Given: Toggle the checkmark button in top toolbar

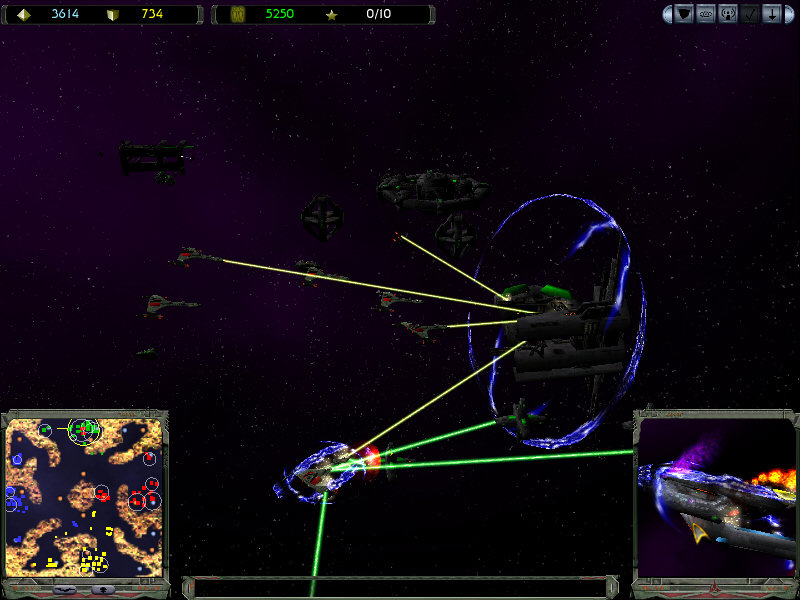Looking at the screenshot, I should point(750,14).
